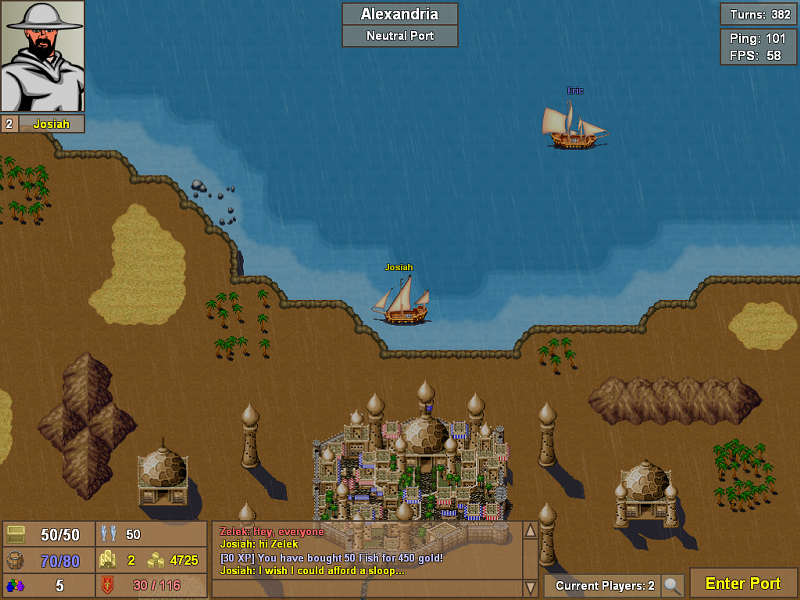The width and height of the screenshot is (800, 600).
Task: Select Eric's ship
Action: (574, 126)
